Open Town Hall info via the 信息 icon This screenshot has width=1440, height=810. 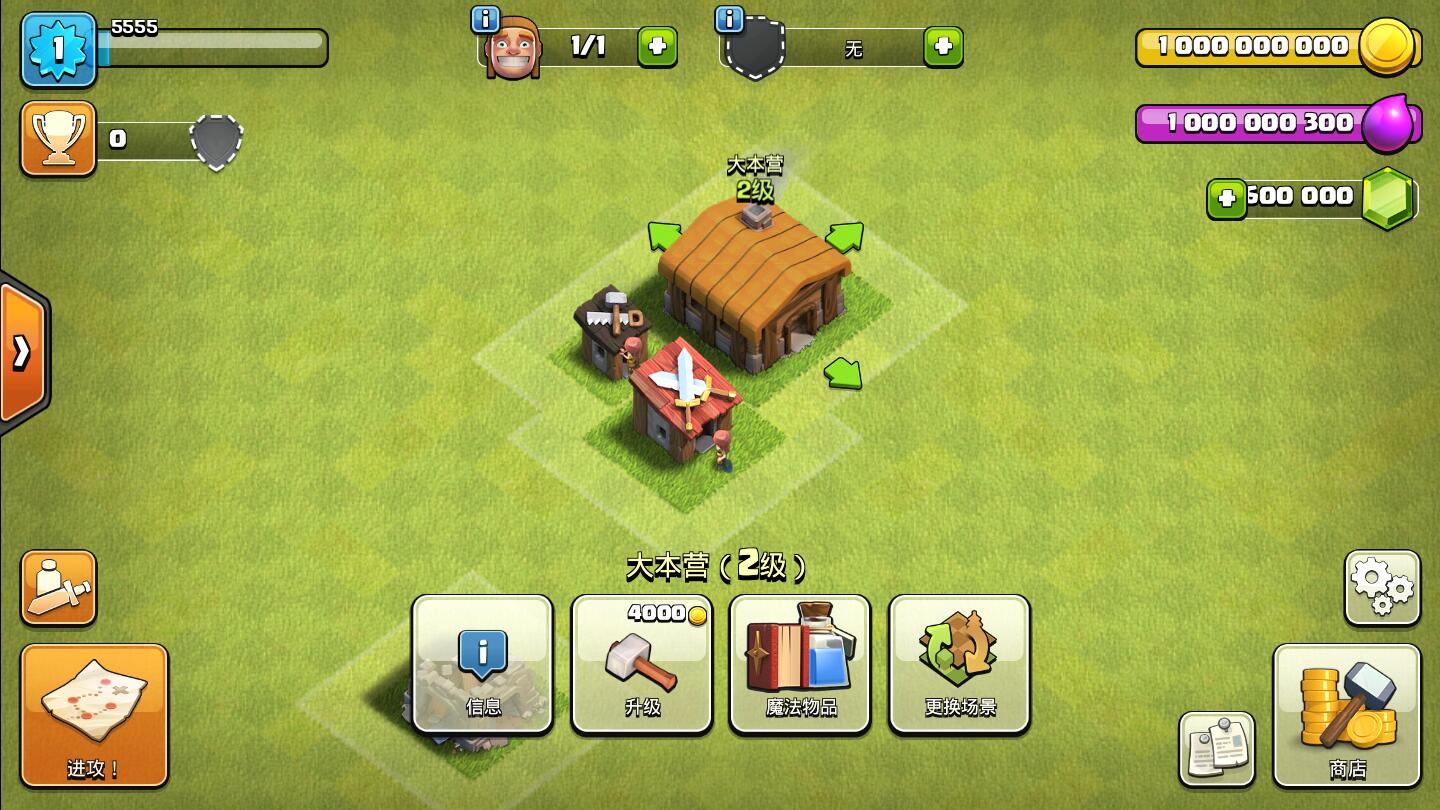tap(483, 661)
